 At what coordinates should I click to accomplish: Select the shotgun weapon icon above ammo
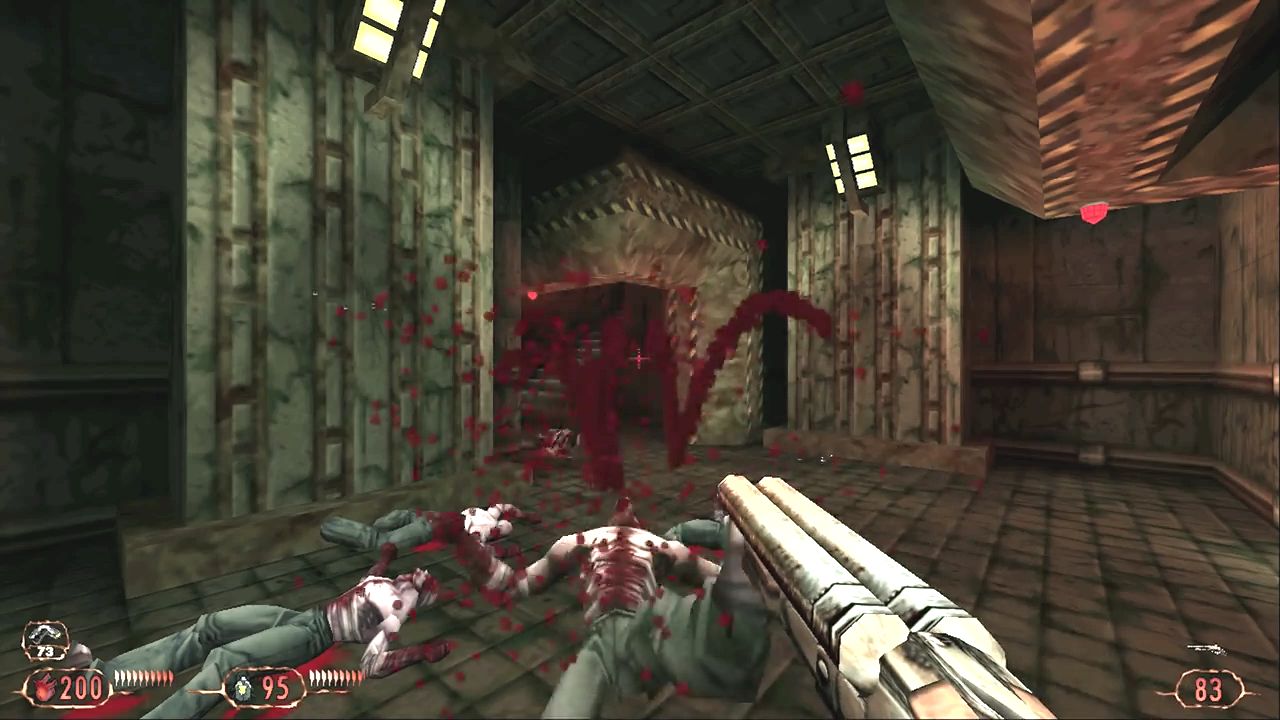coord(1206,650)
